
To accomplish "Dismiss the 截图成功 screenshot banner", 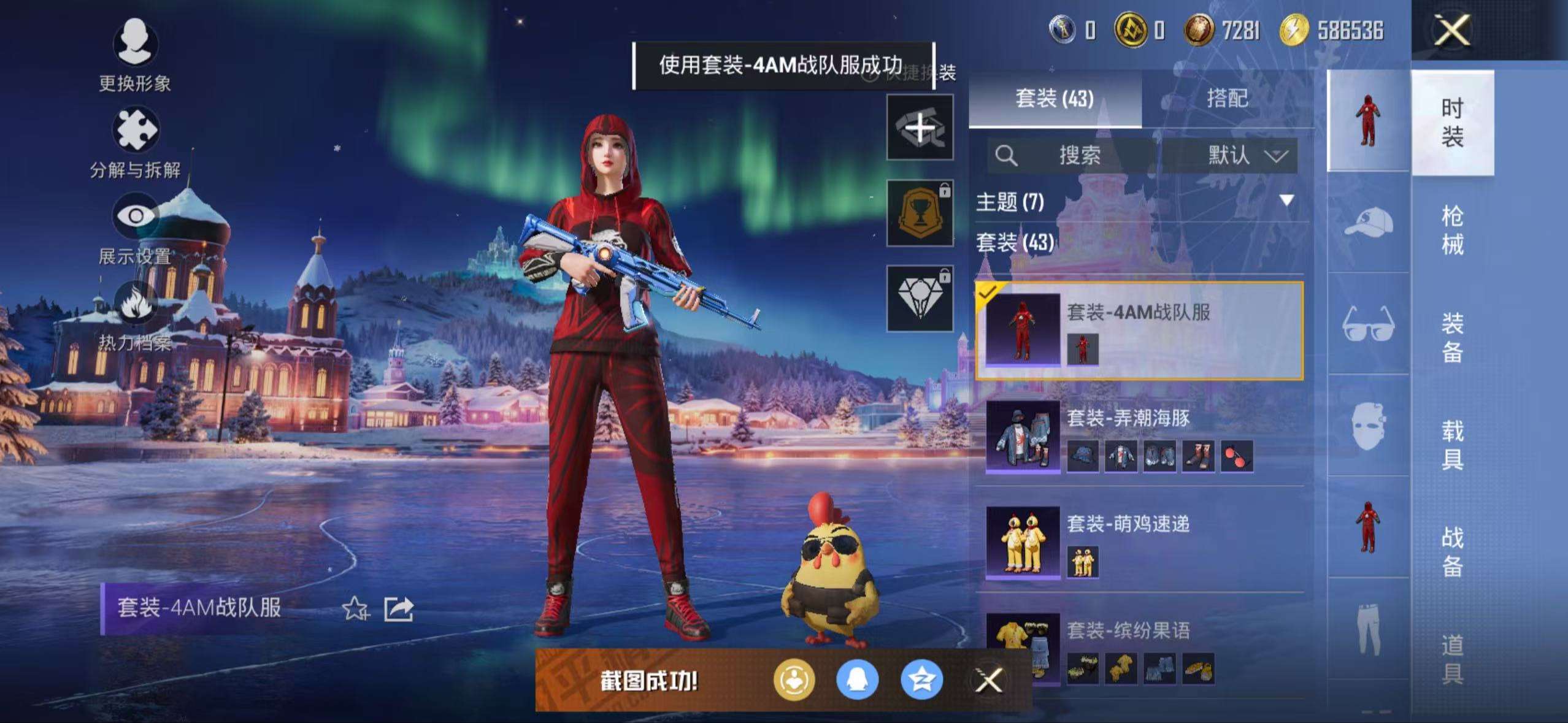I will pyautogui.click(x=989, y=680).
